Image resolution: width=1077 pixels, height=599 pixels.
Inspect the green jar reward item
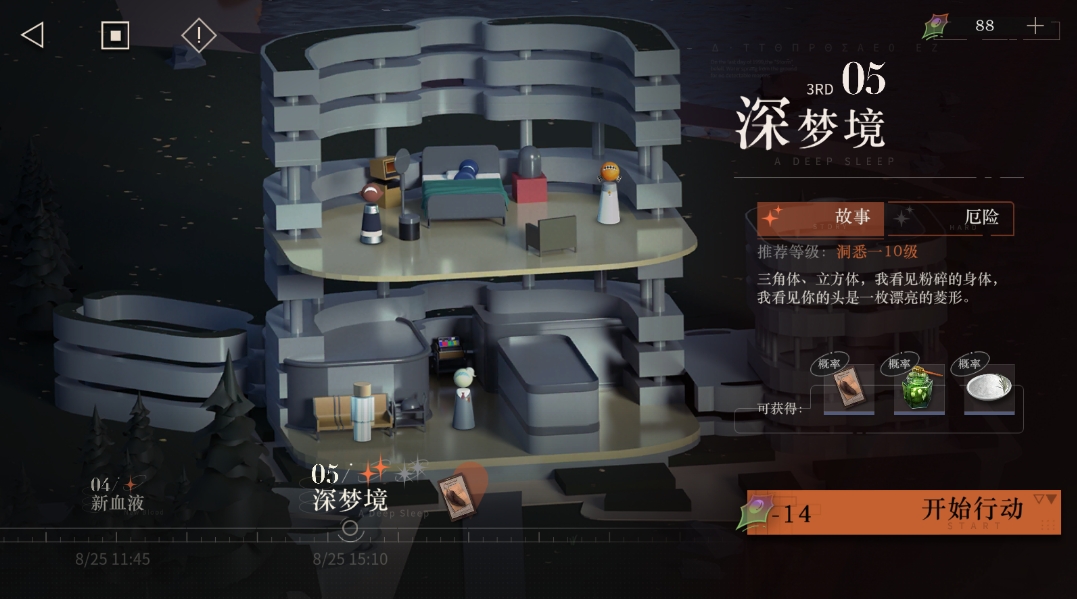click(918, 390)
